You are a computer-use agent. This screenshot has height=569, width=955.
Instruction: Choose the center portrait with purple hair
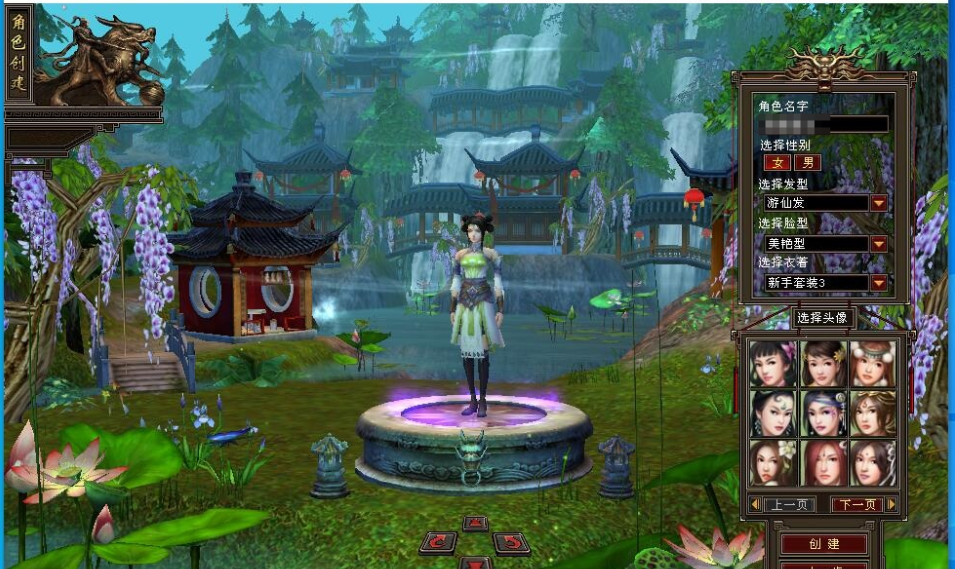tap(823, 413)
